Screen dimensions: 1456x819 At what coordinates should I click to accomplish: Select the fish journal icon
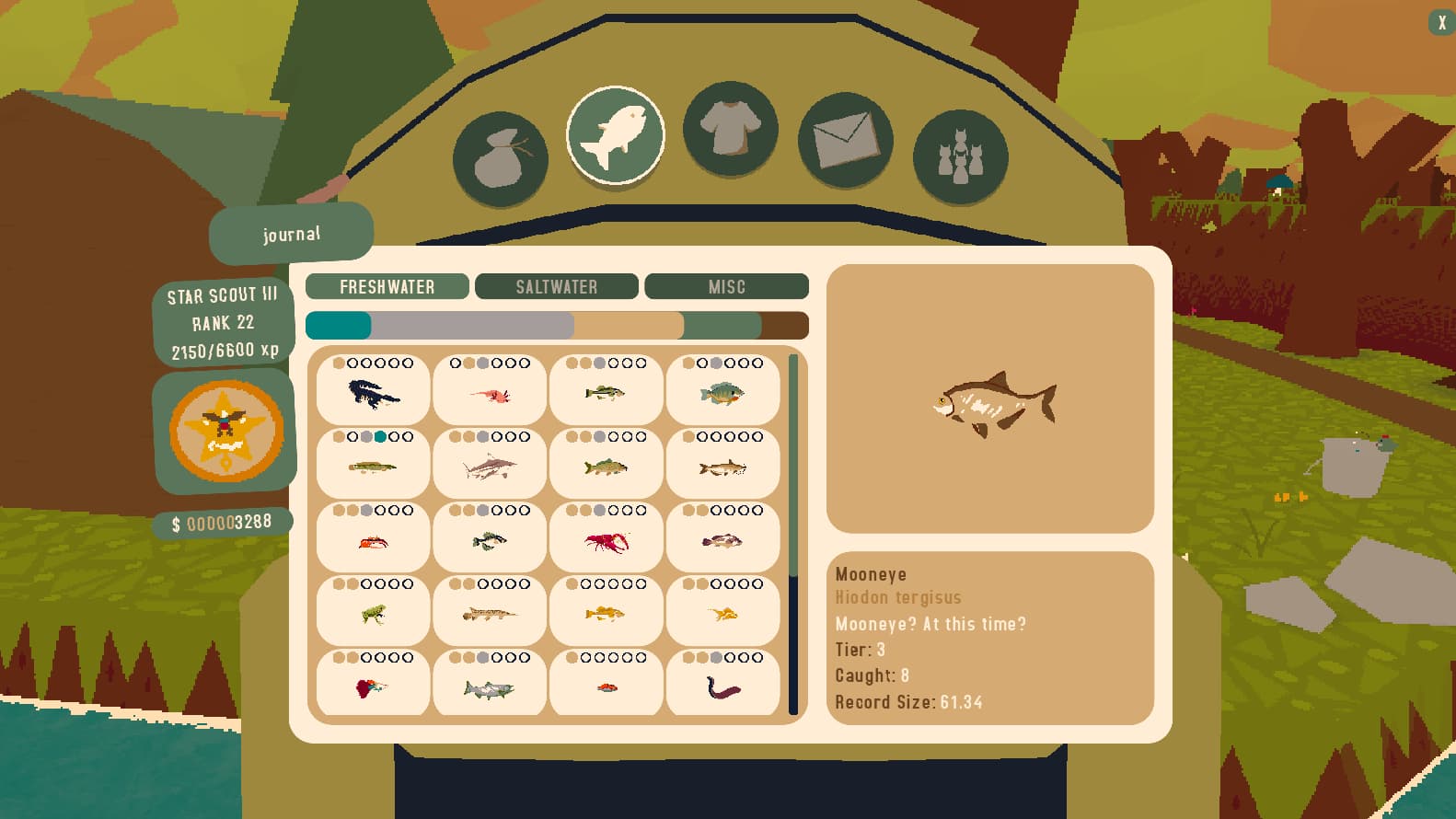pyautogui.click(x=615, y=134)
